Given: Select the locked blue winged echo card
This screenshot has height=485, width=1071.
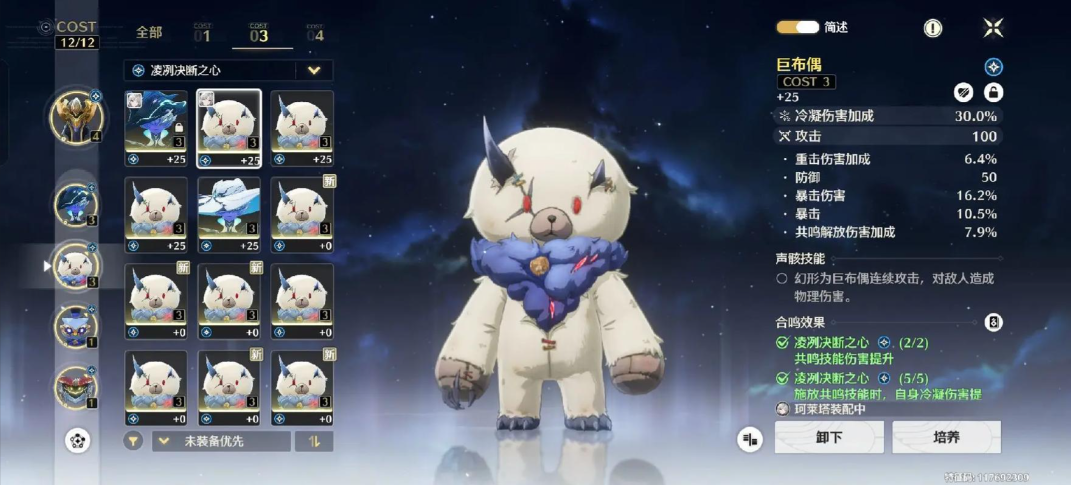Looking at the screenshot, I should [x=156, y=127].
